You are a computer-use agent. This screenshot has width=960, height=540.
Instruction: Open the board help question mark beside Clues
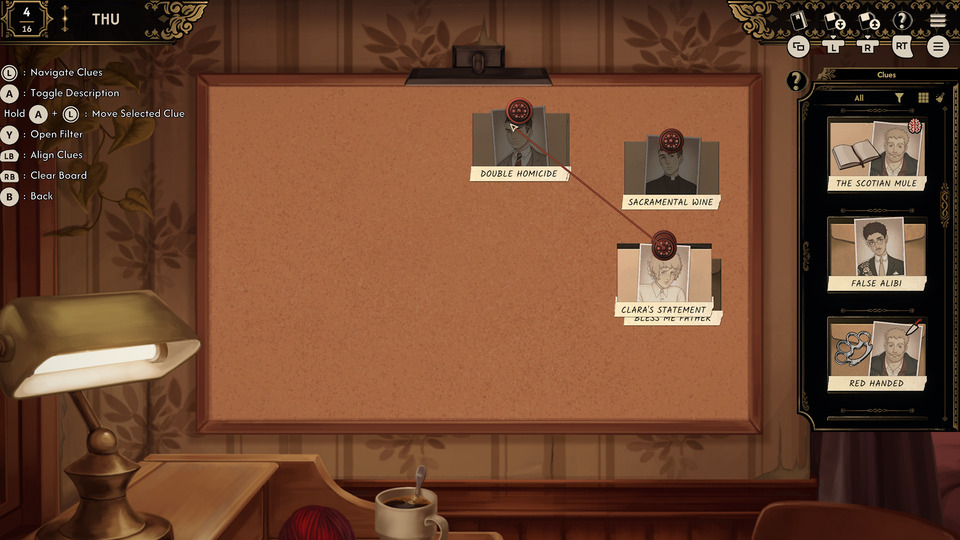coord(796,81)
